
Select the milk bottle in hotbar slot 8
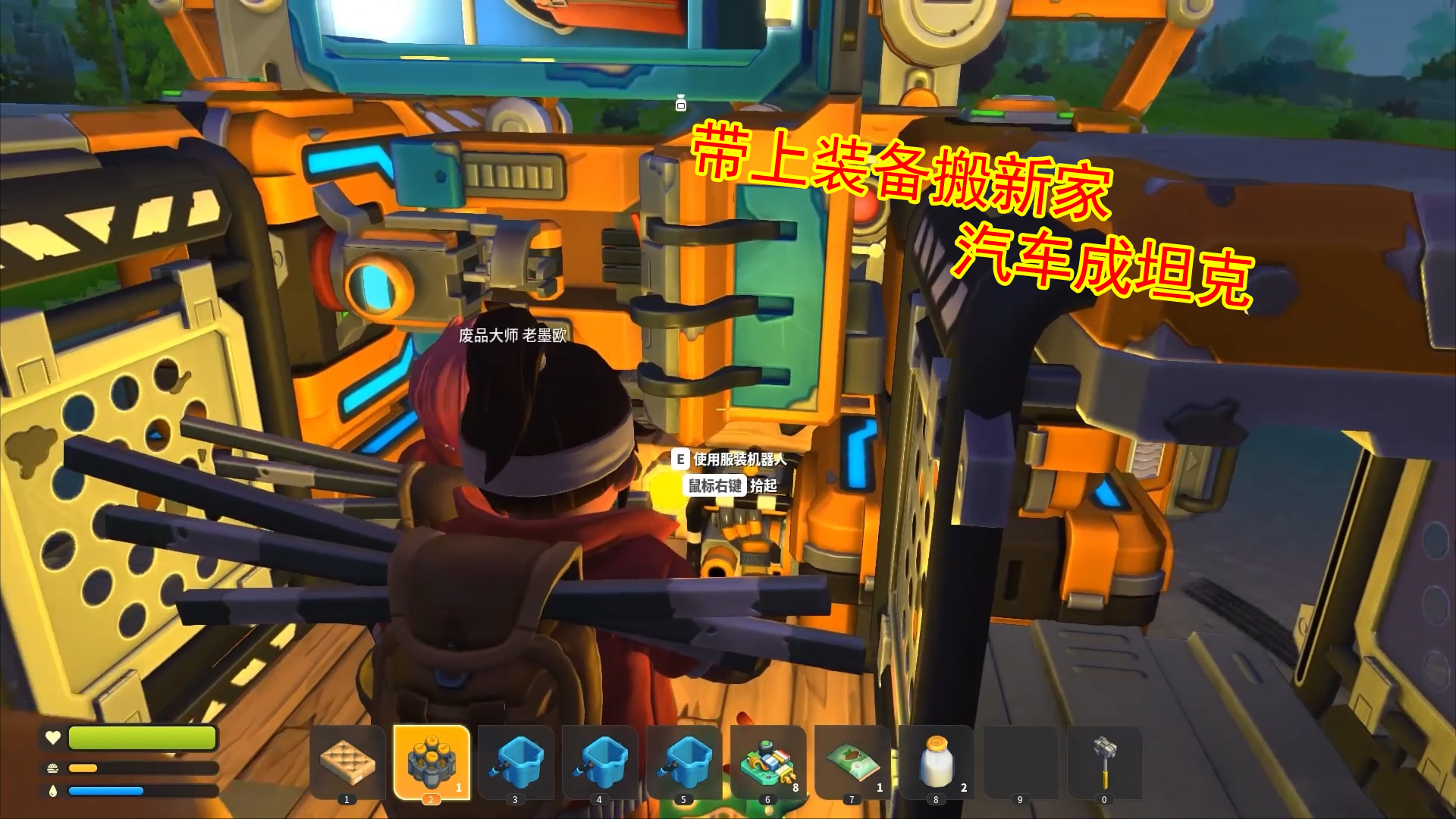coord(935,762)
